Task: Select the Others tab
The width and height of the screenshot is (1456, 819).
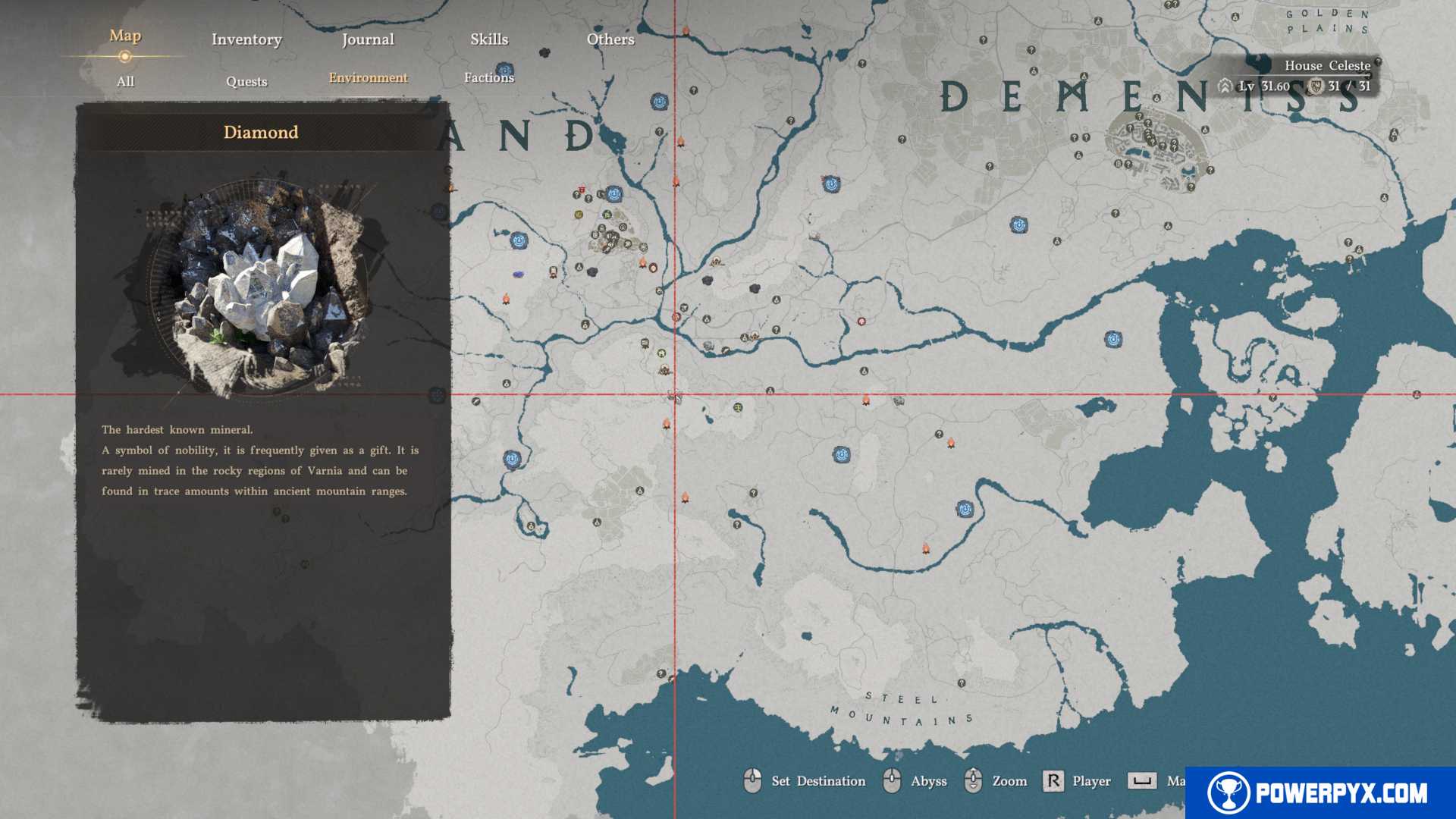Action: coord(610,39)
